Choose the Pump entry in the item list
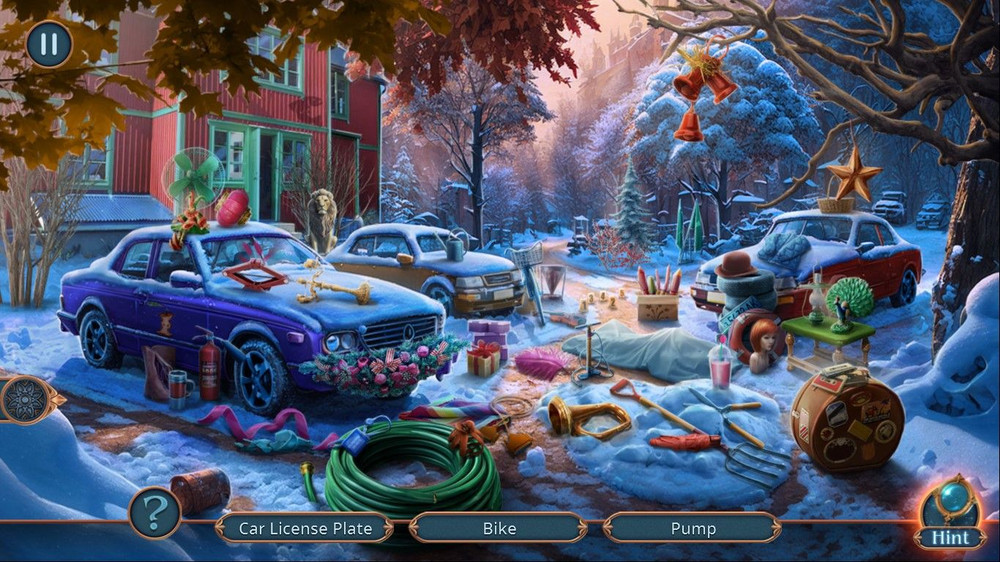The width and height of the screenshot is (1000, 562). [692, 528]
